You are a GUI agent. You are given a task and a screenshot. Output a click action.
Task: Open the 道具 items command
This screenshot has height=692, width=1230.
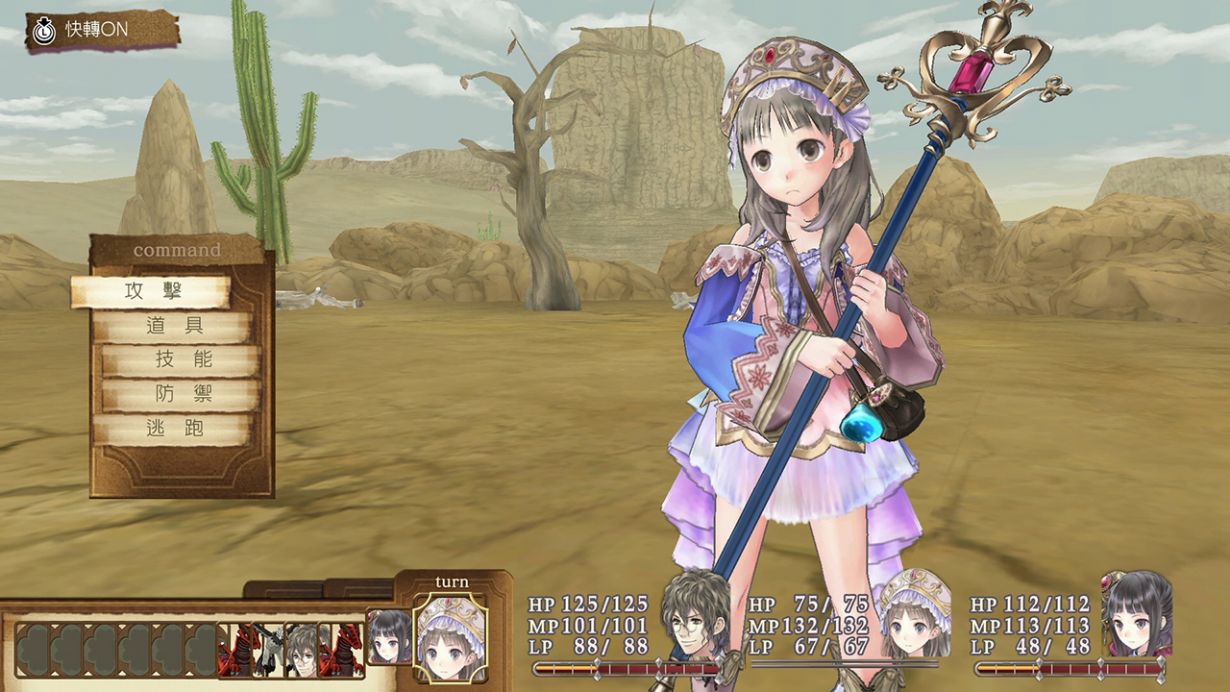172,327
